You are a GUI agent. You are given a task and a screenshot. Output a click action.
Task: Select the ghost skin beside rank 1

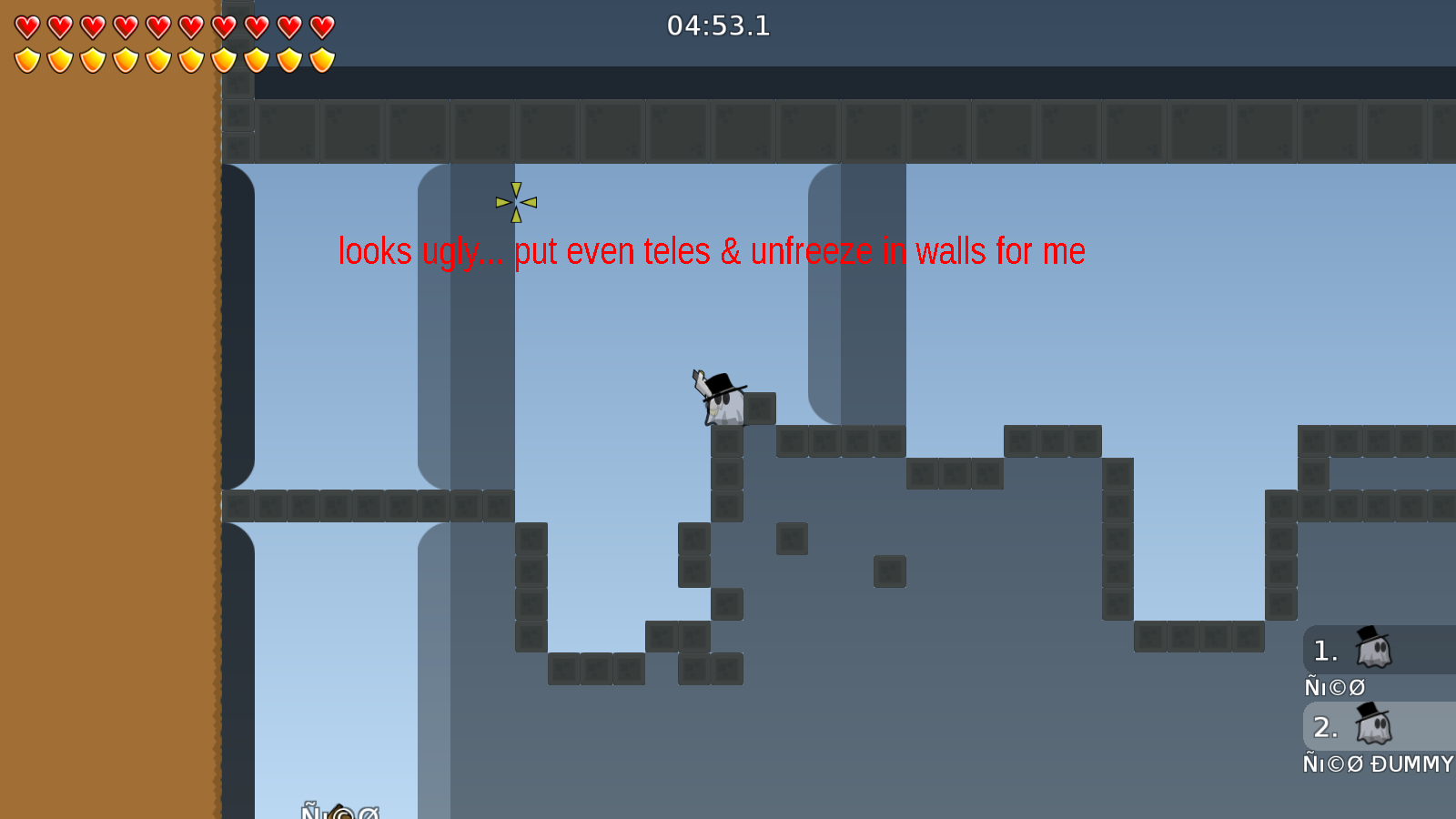tap(1372, 649)
